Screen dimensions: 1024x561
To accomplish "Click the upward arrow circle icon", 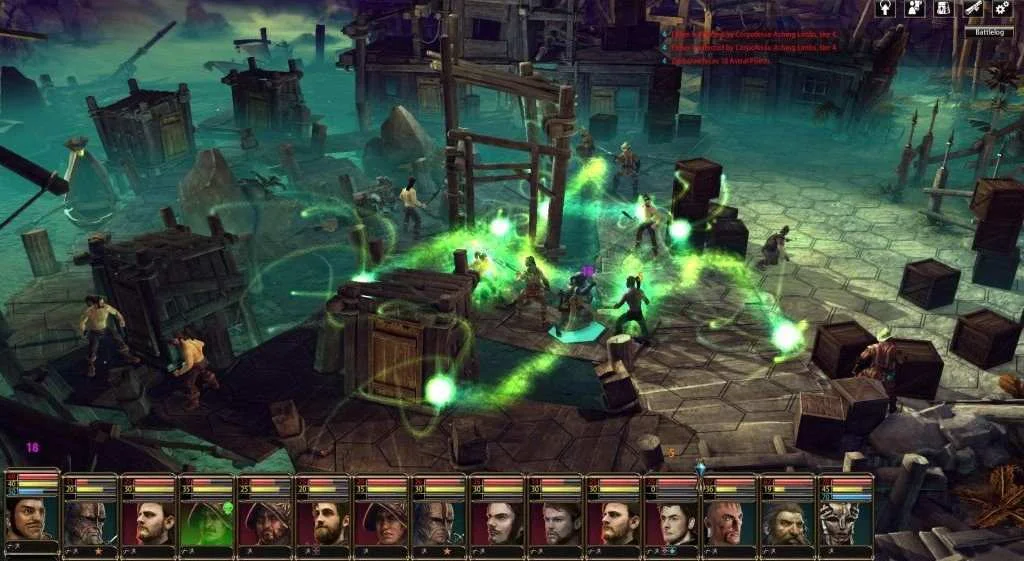I will coord(885,8).
